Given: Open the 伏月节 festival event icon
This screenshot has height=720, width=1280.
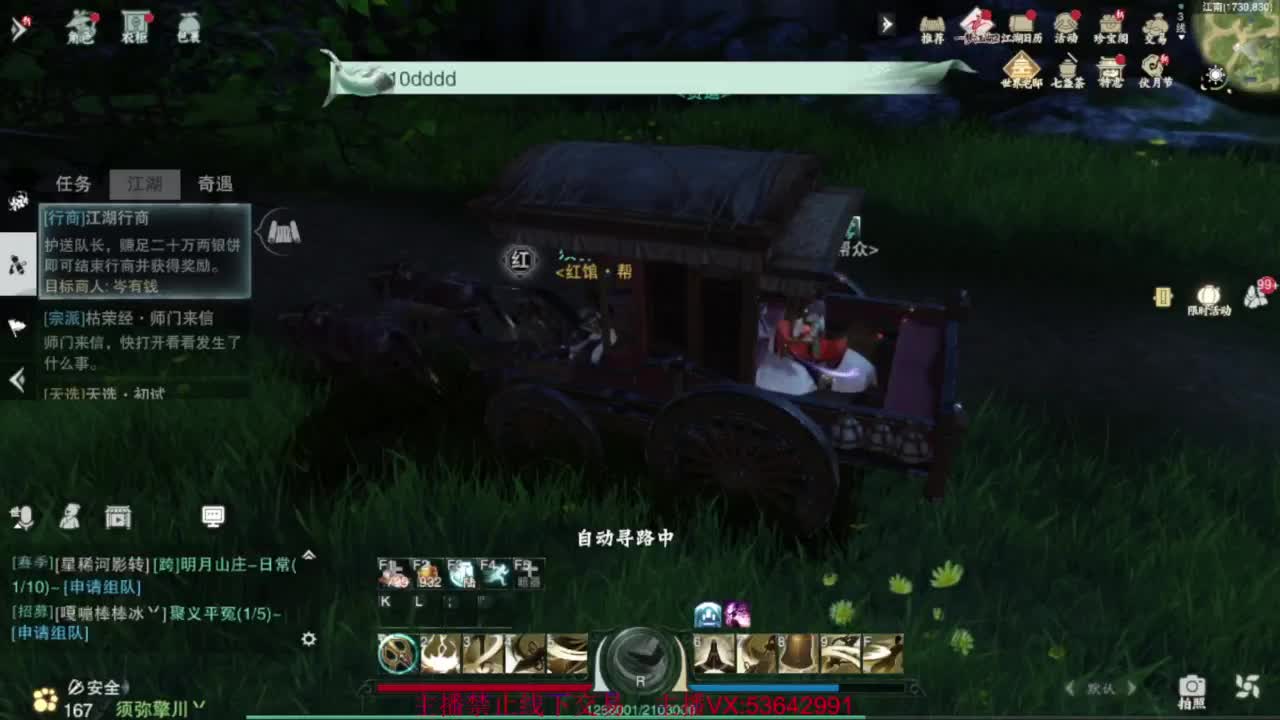Looking at the screenshot, I should [x=1155, y=65].
